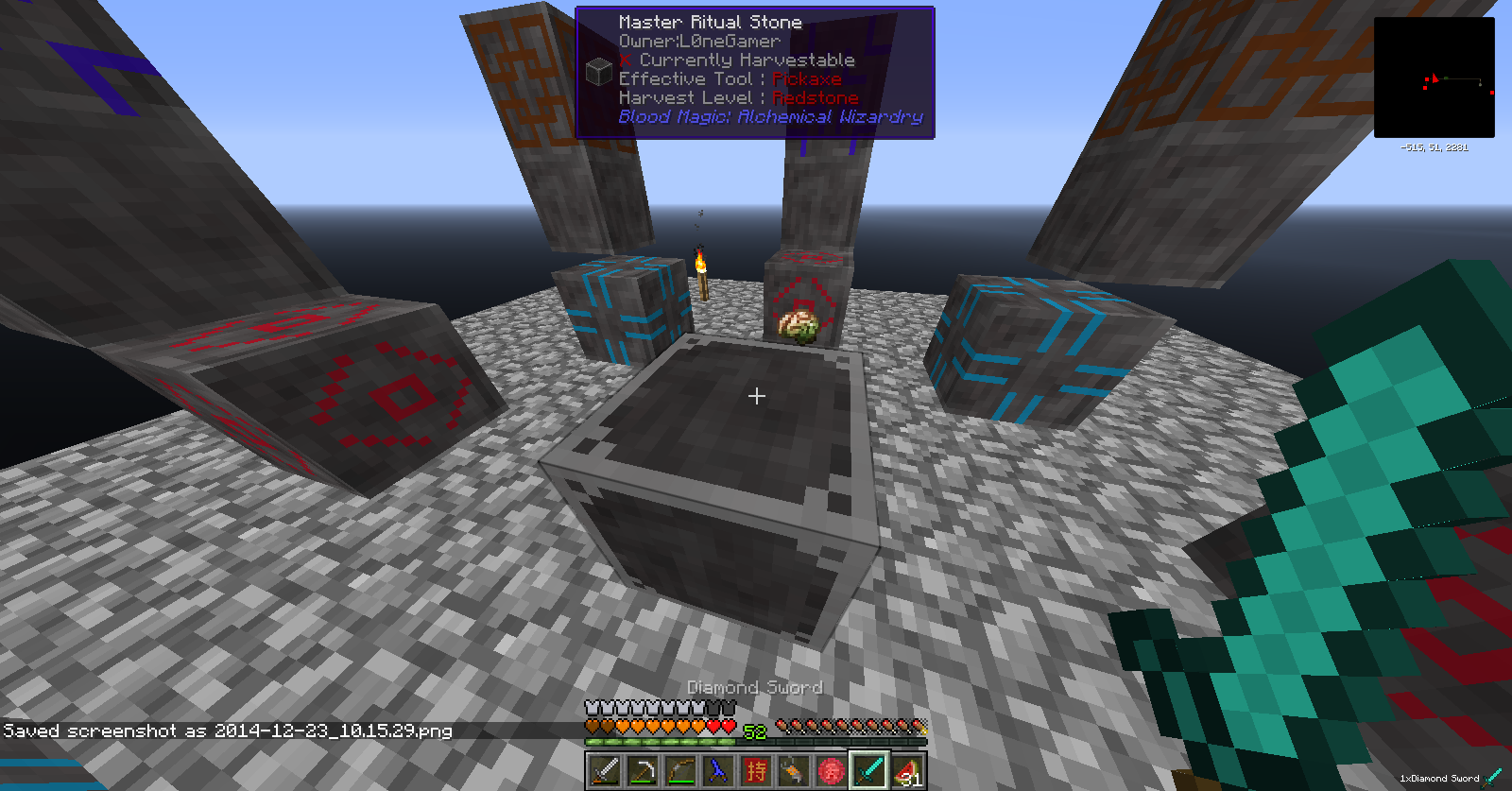
Task: Pick the melon slice stack slot
Action: (x=907, y=771)
